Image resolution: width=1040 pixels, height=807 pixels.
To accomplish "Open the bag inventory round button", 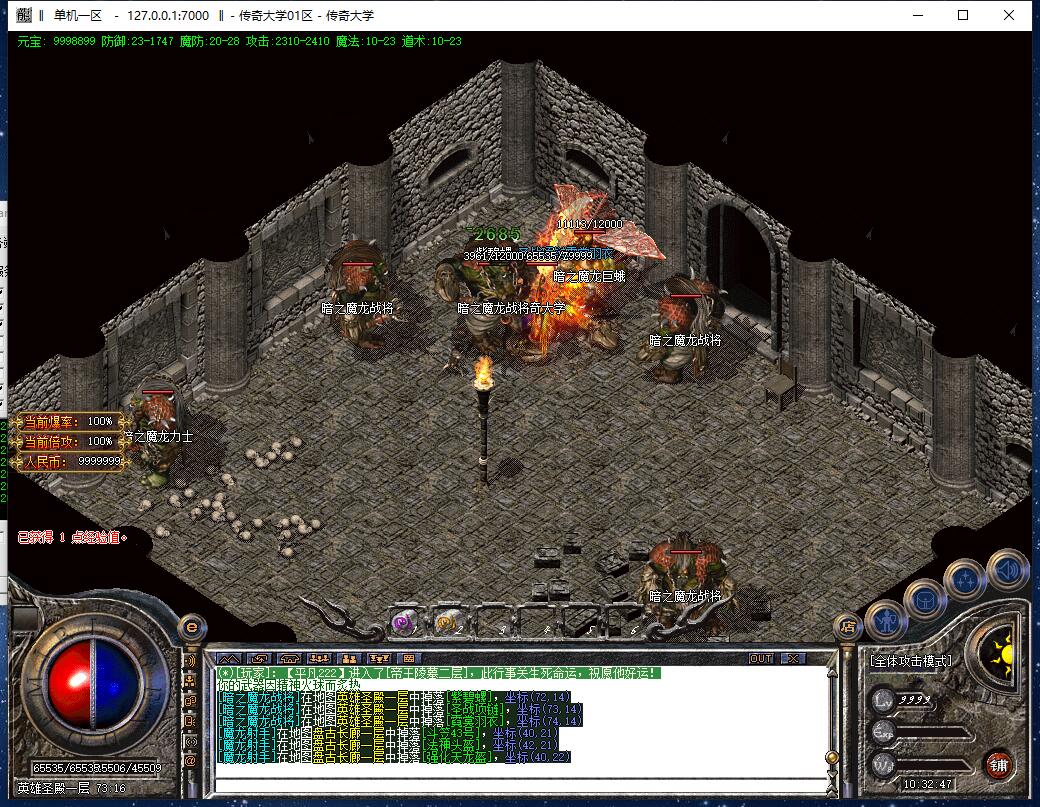I will (924, 600).
